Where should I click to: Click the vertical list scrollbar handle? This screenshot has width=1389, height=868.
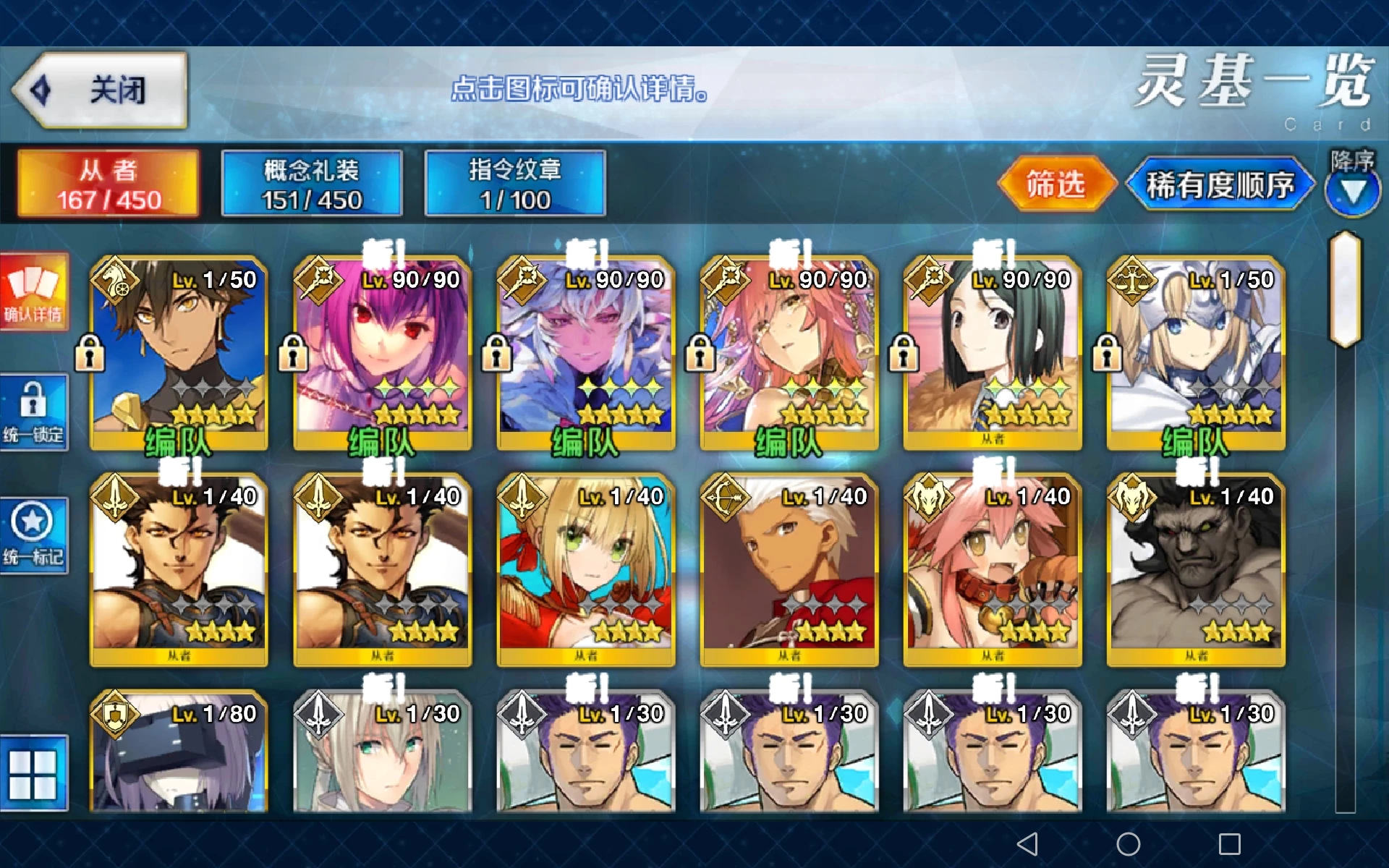pos(1346,289)
